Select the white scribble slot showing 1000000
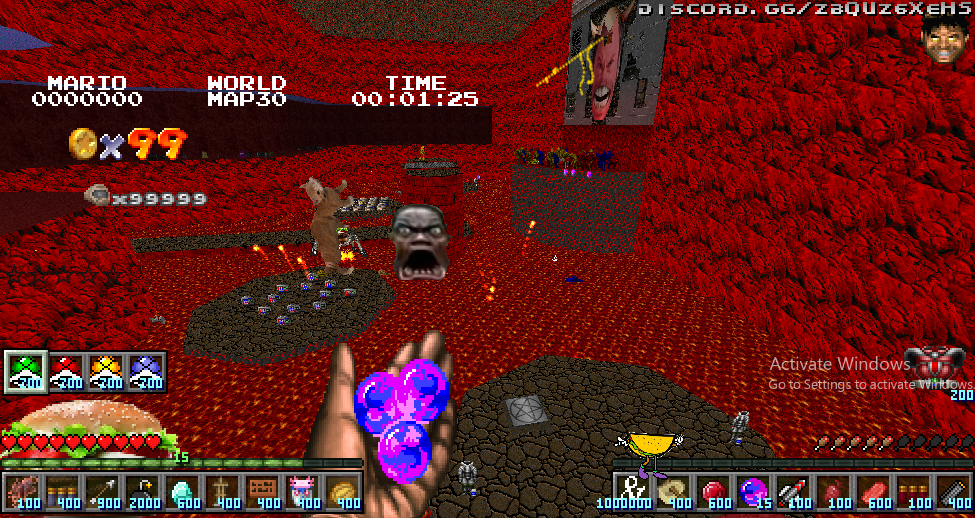Image resolution: width=975 pixels, height=518 pixels. (632, 492)
